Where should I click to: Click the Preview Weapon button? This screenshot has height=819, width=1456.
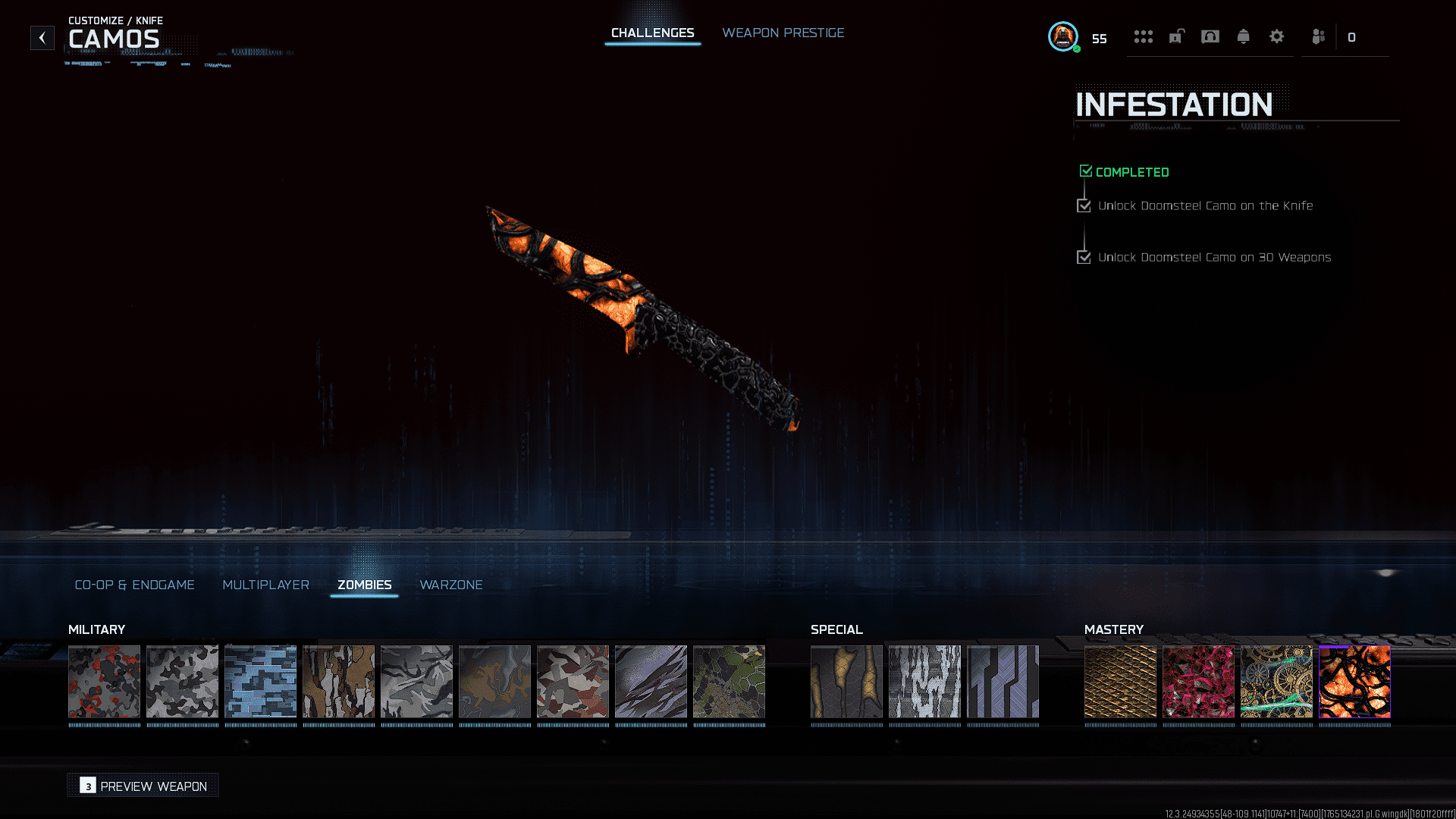[x=143, y=786]
